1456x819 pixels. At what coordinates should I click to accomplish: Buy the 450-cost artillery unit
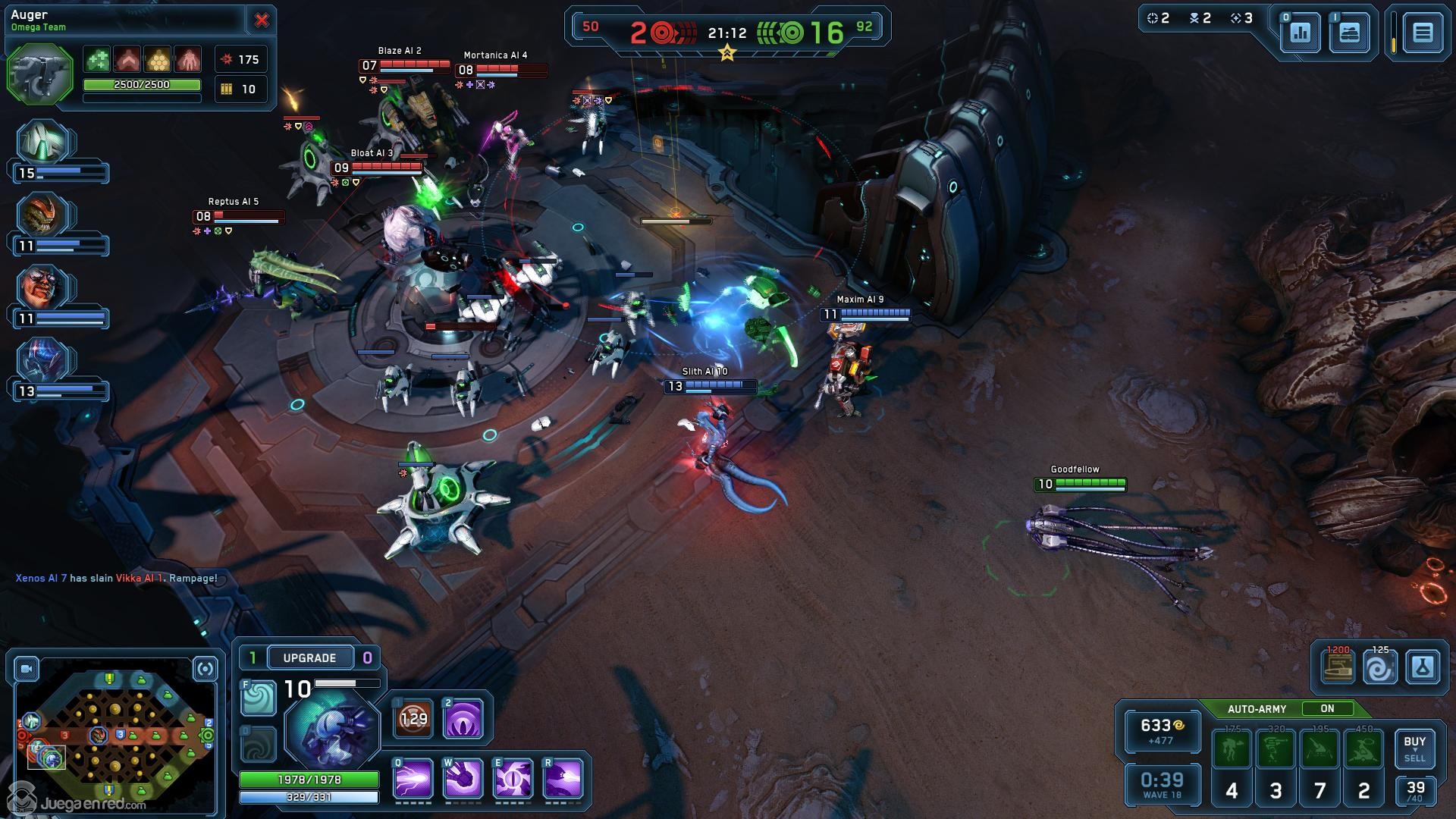pos(1363,749)
